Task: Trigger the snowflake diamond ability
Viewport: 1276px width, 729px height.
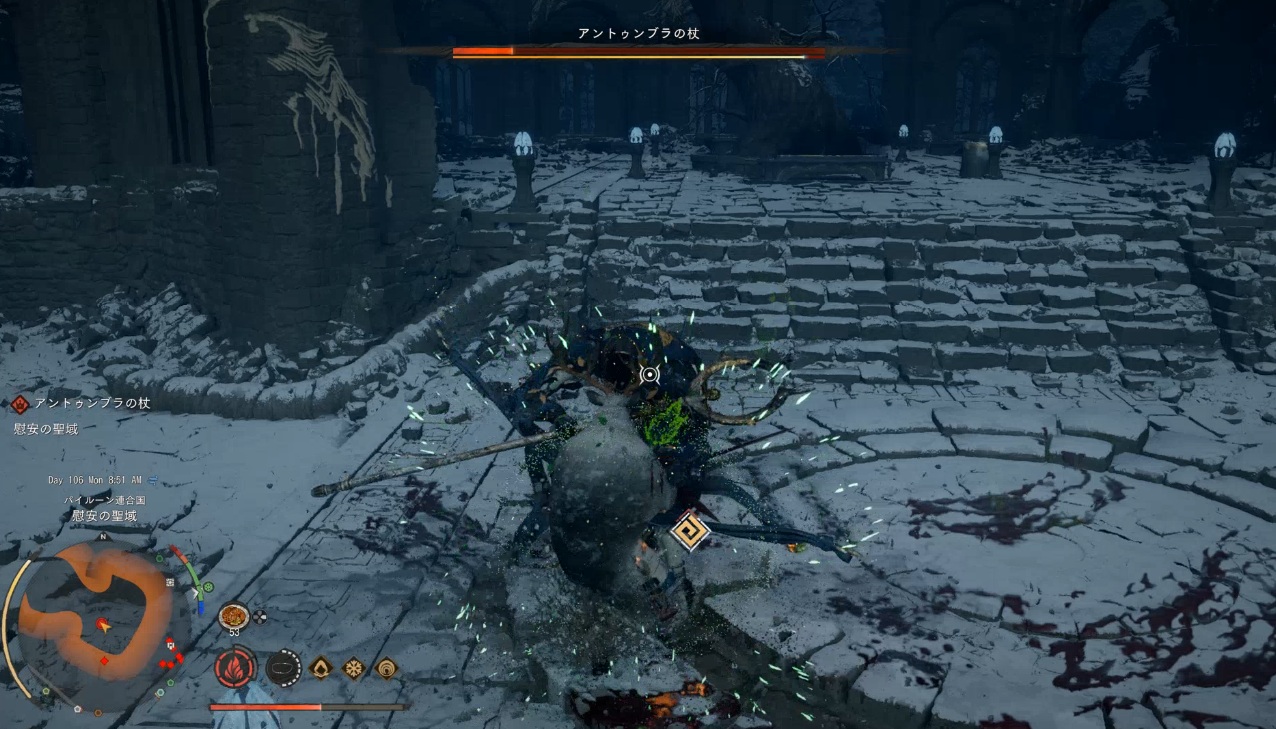Action: (353, 667)
